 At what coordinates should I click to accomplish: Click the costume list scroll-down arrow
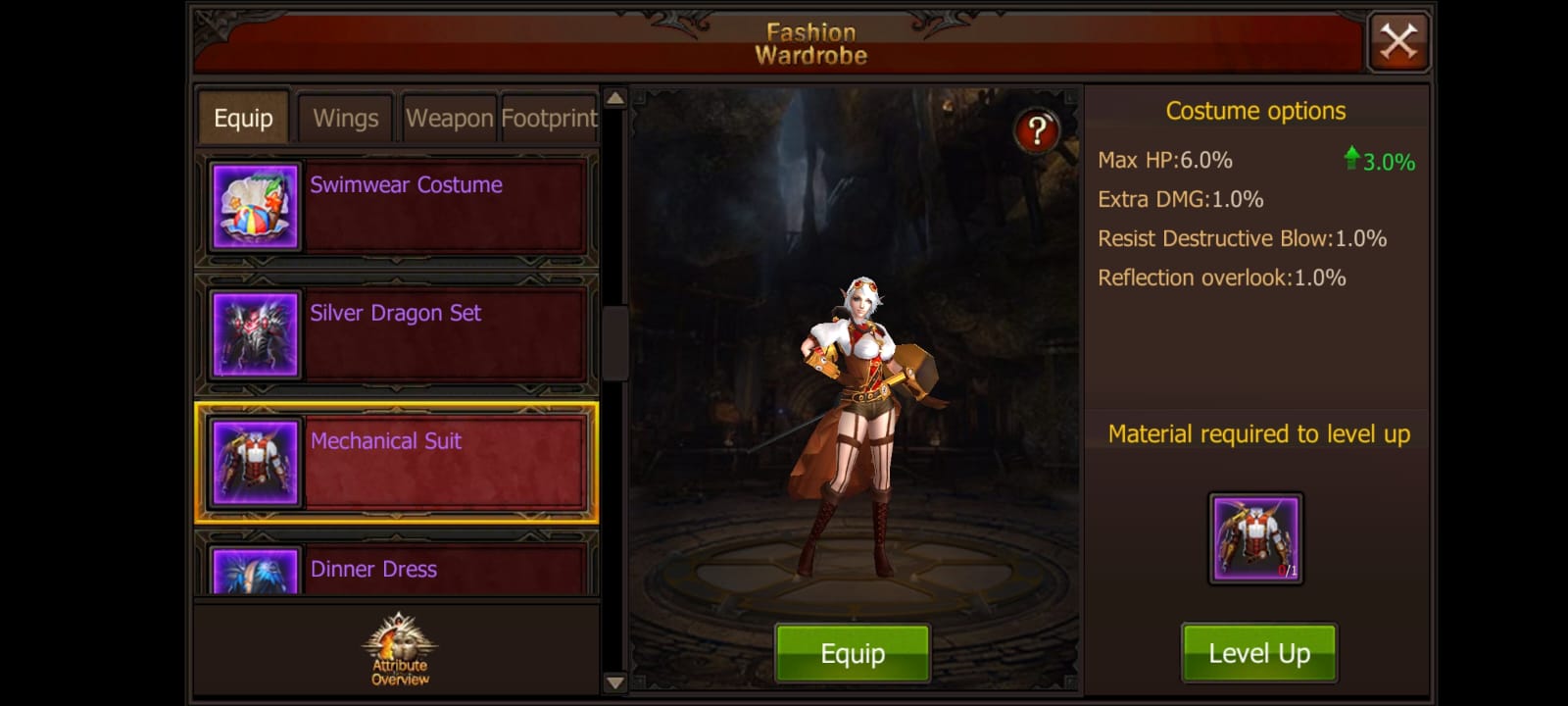(614, 682)
